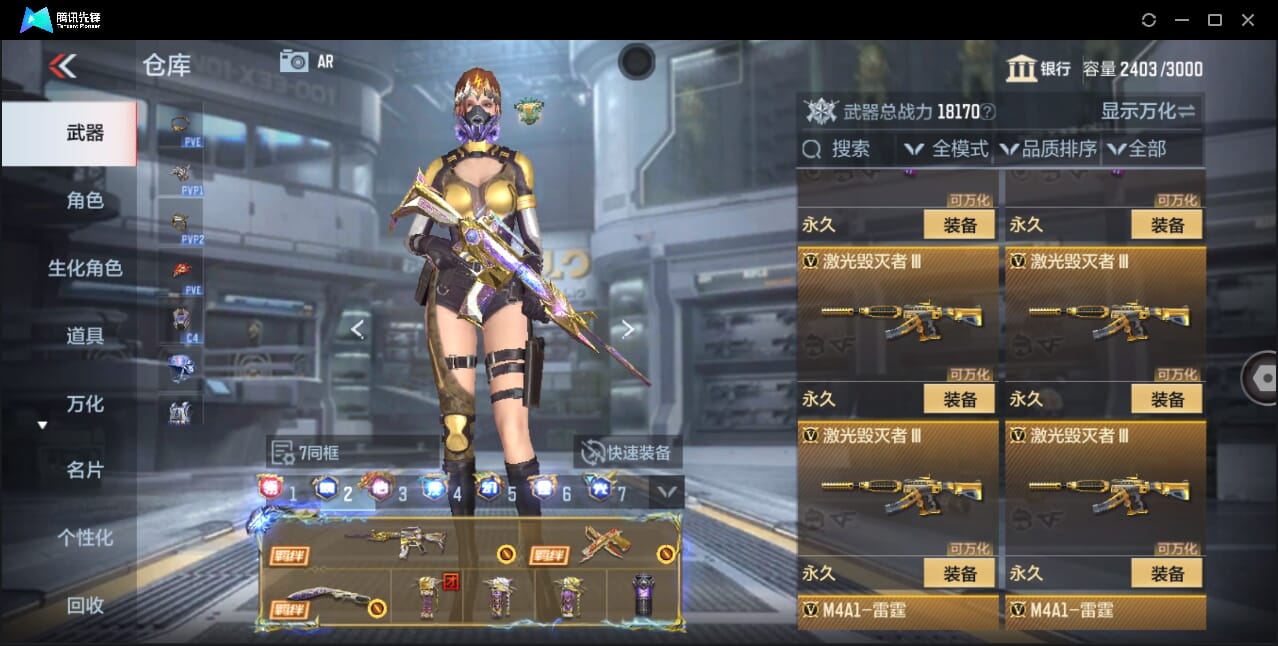Expand the loadout bag list chevron

pyautogui.click(x=666, y=491)
